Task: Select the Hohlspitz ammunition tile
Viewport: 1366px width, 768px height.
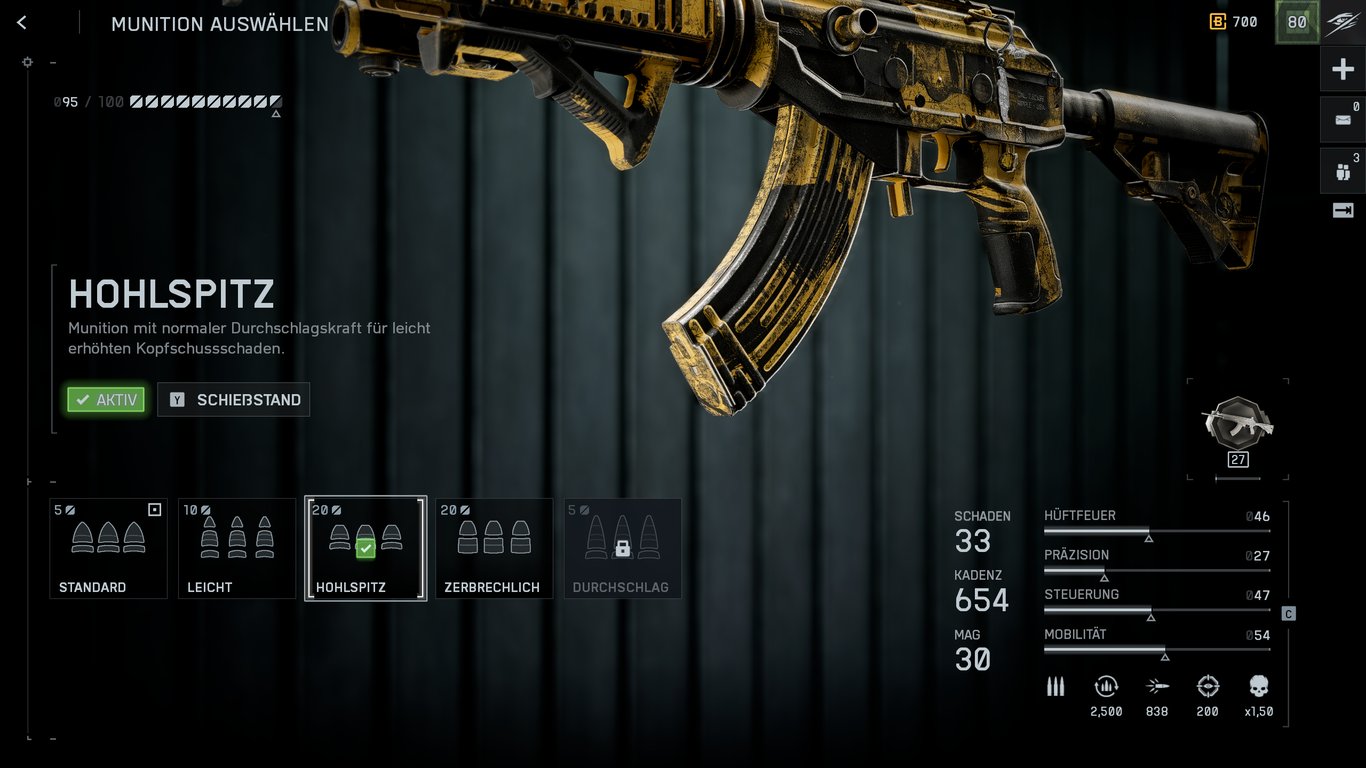Action: click(365, 548)
